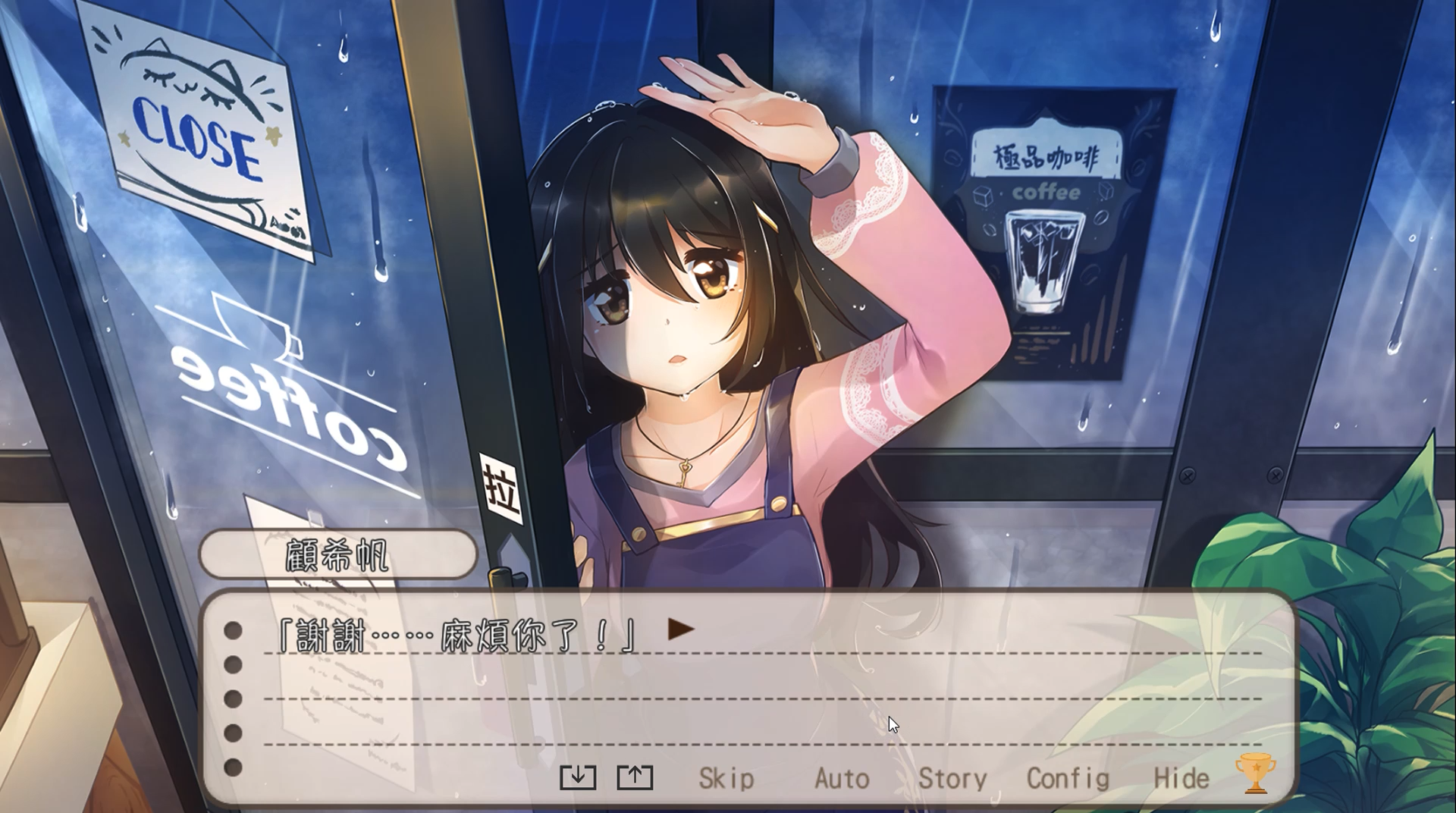Enable Auto text advance
This screenshot has width=1456, height=813.
[841, 778]
